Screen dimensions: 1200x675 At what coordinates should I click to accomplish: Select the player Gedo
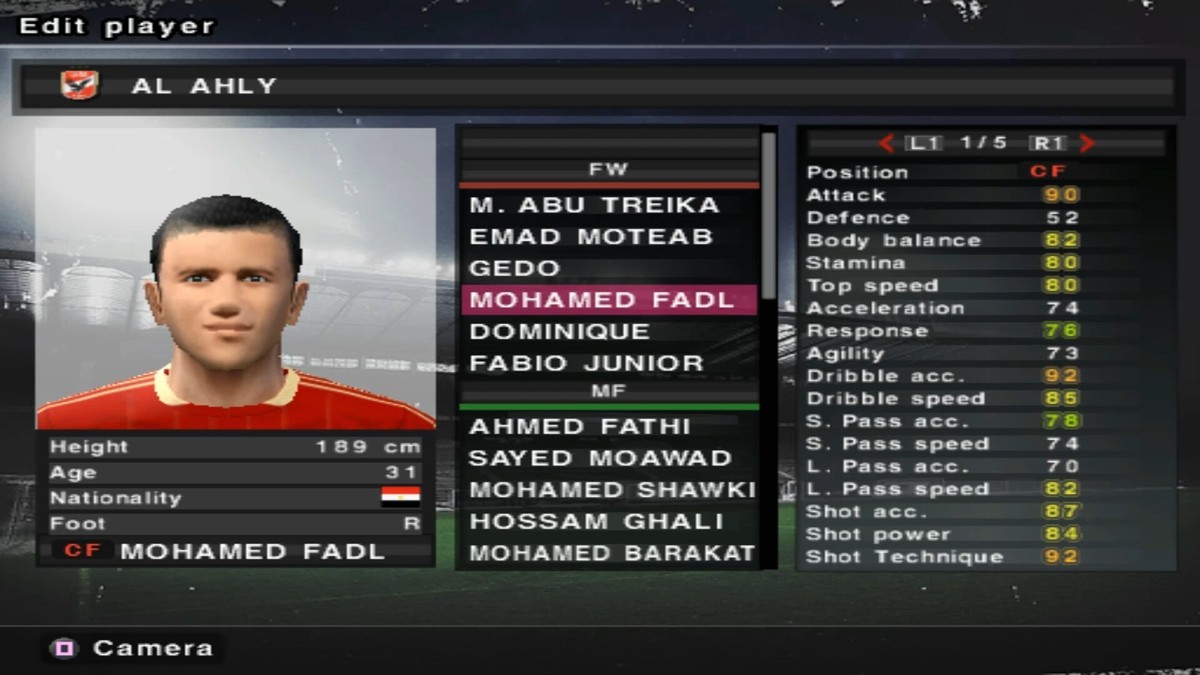click(x=515, y=269)
